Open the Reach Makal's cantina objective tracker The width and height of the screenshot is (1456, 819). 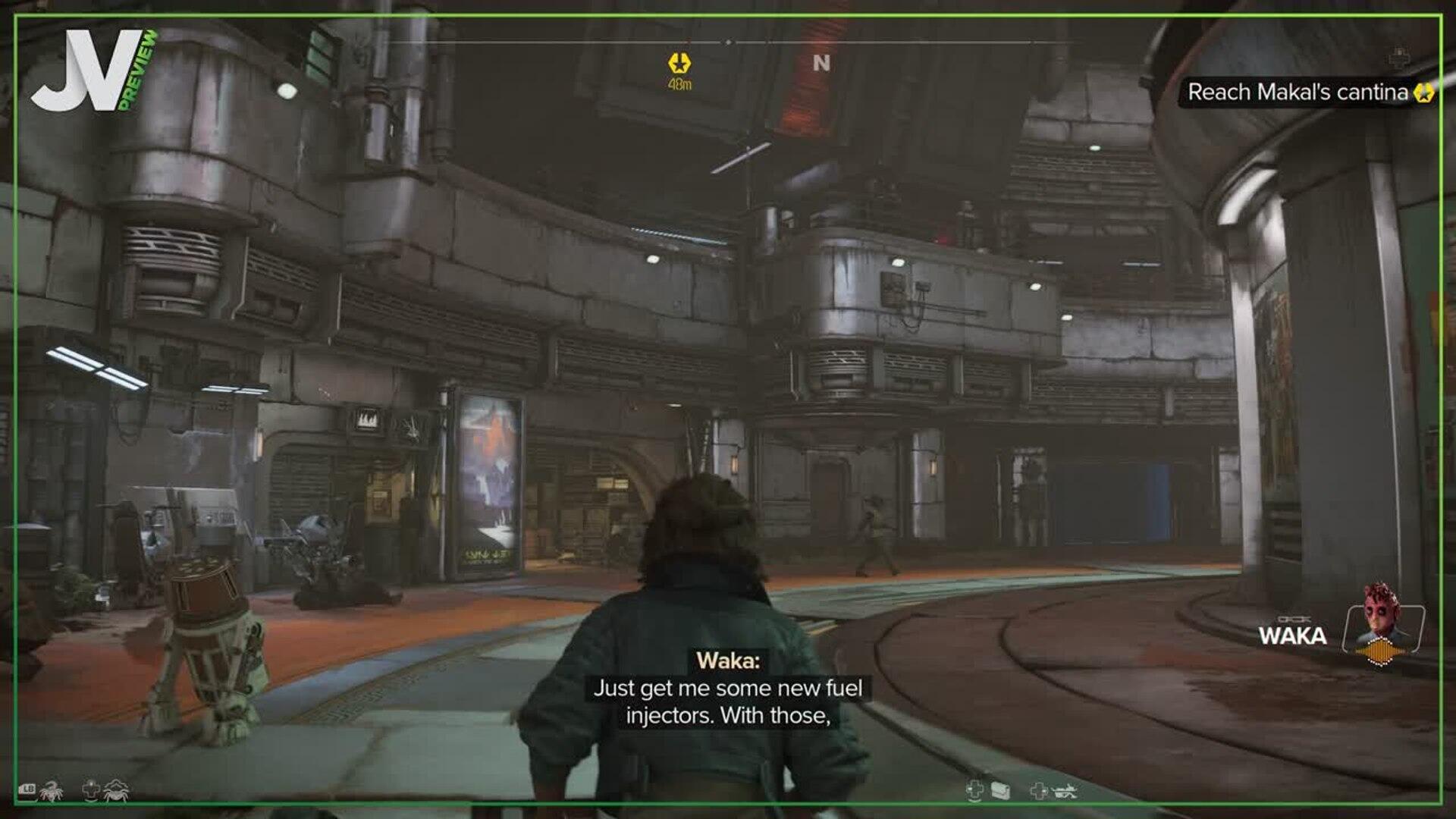point(1298,93)
